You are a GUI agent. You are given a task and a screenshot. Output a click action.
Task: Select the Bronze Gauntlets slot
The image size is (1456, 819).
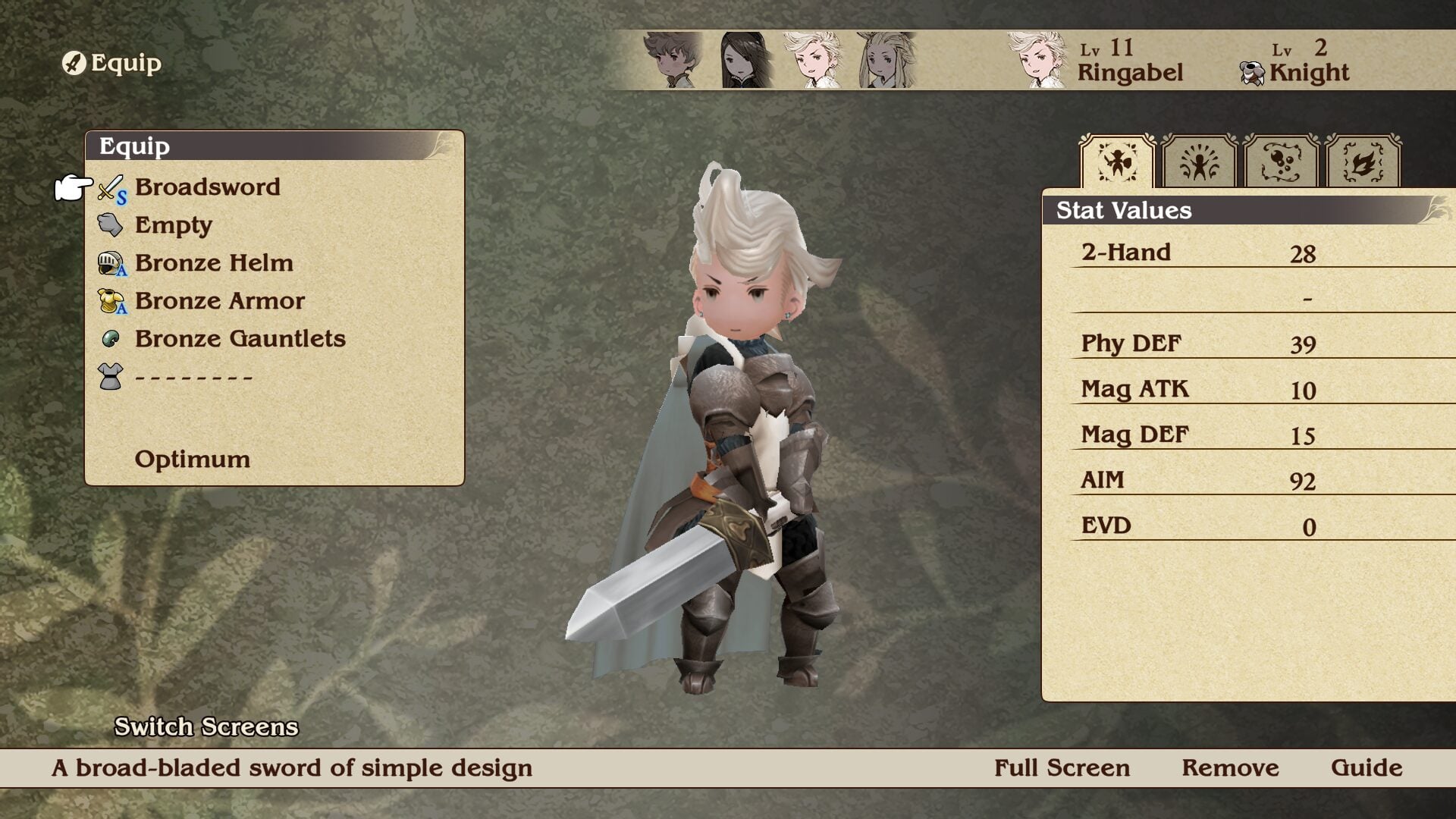tap(240, 339)
